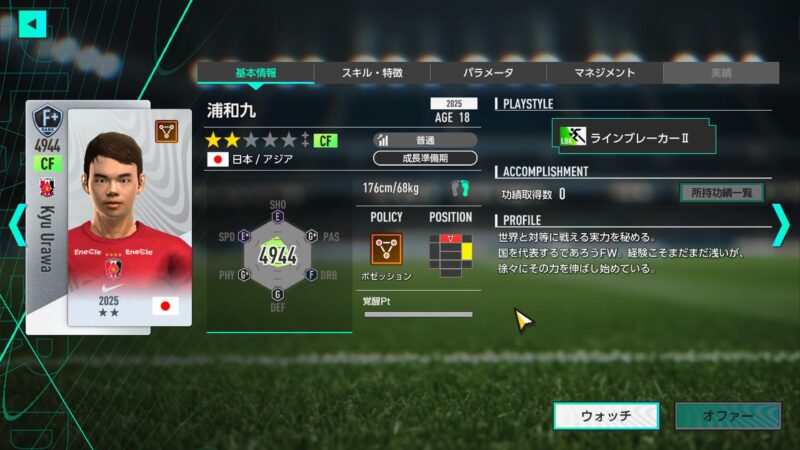Make an offer with the オファー button

727,416
